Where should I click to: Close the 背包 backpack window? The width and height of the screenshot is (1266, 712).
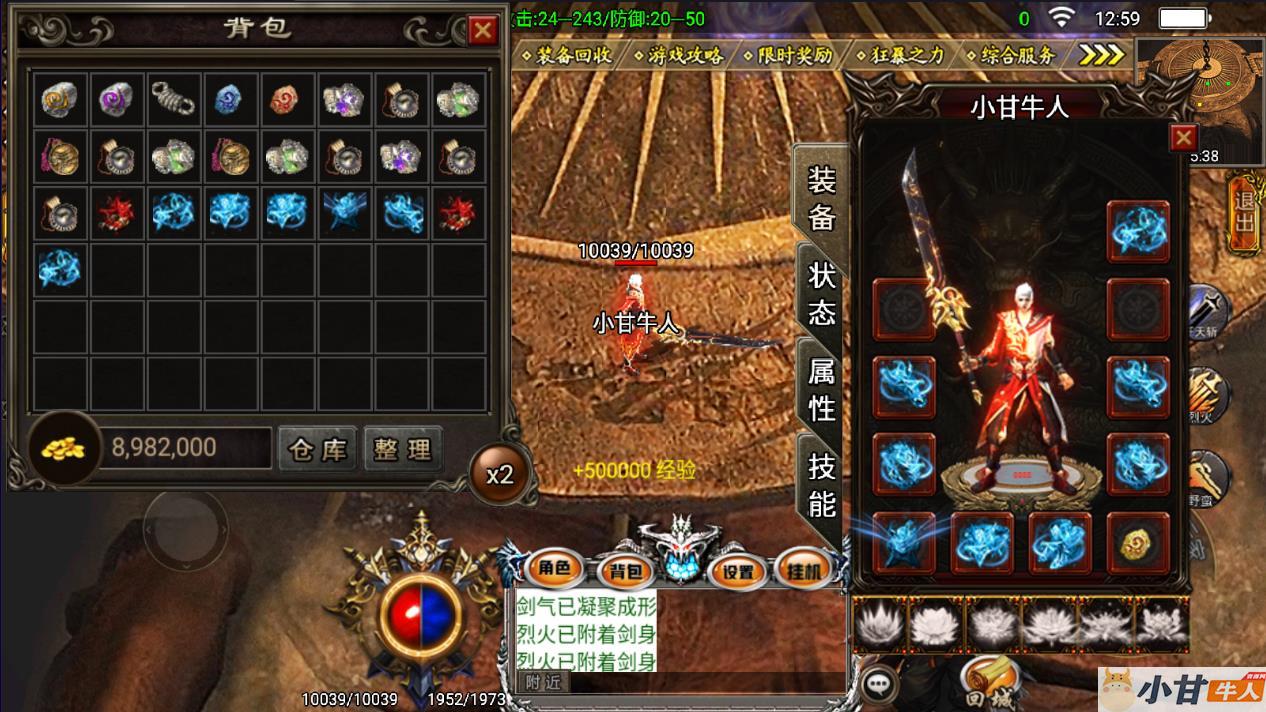(x=483, y=31)
